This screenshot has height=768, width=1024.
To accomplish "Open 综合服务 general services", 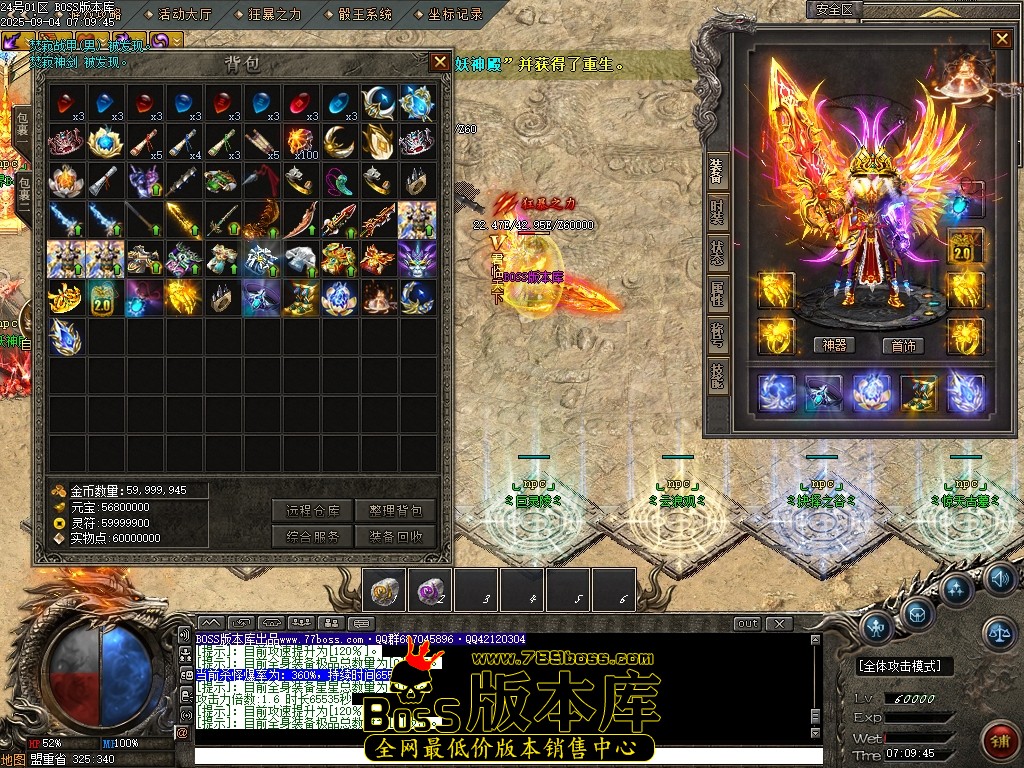I will [x=313, y=536].
